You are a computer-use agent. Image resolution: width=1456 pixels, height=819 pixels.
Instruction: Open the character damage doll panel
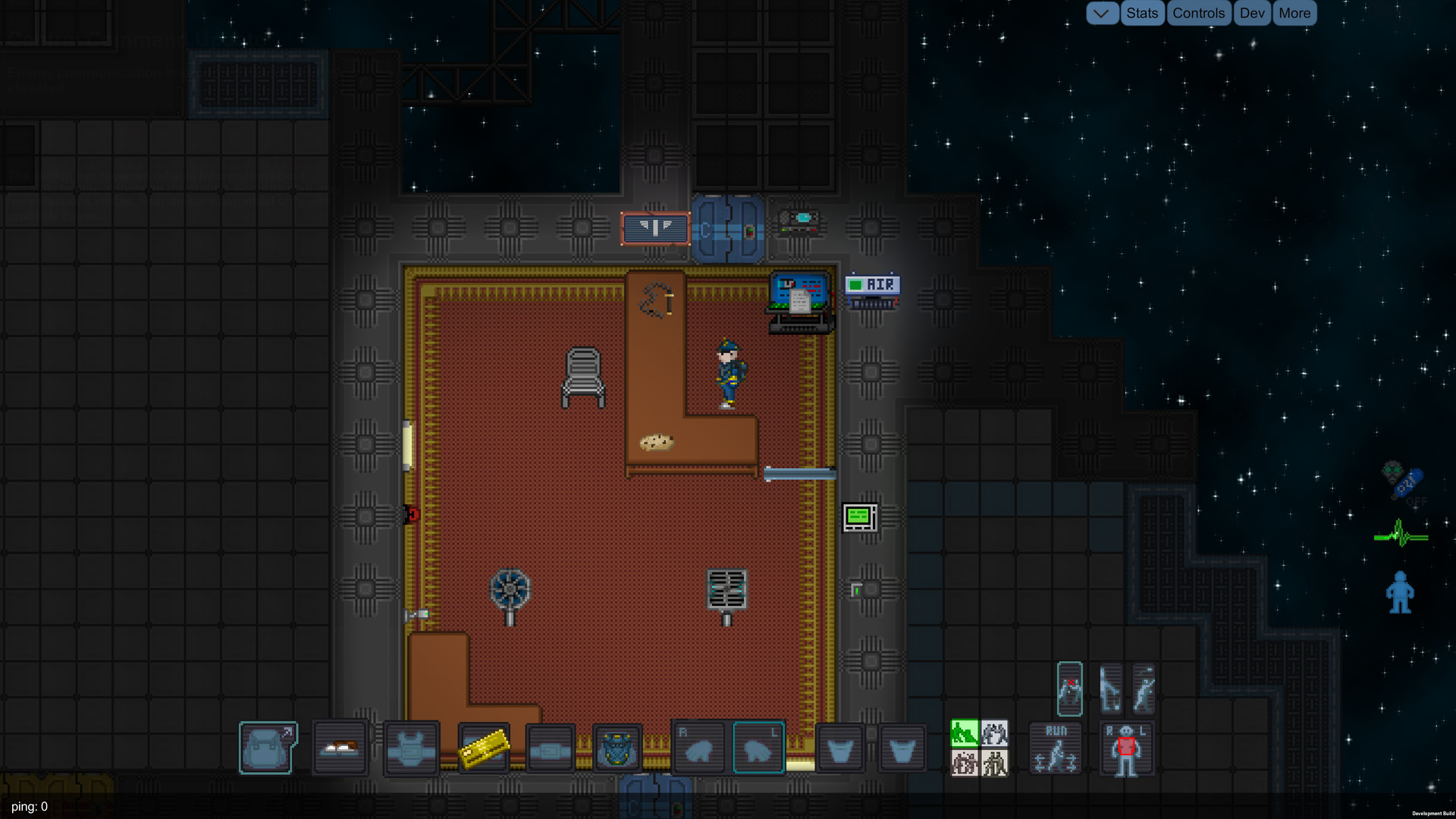pyautogui.click(x=1127, y=751)
